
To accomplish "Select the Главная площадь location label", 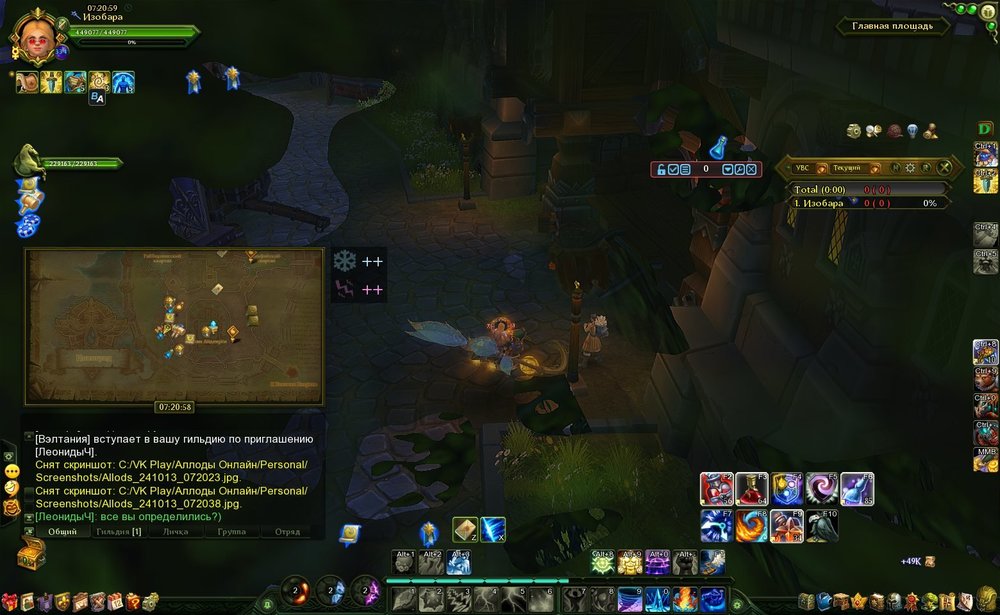I will 892,26.
